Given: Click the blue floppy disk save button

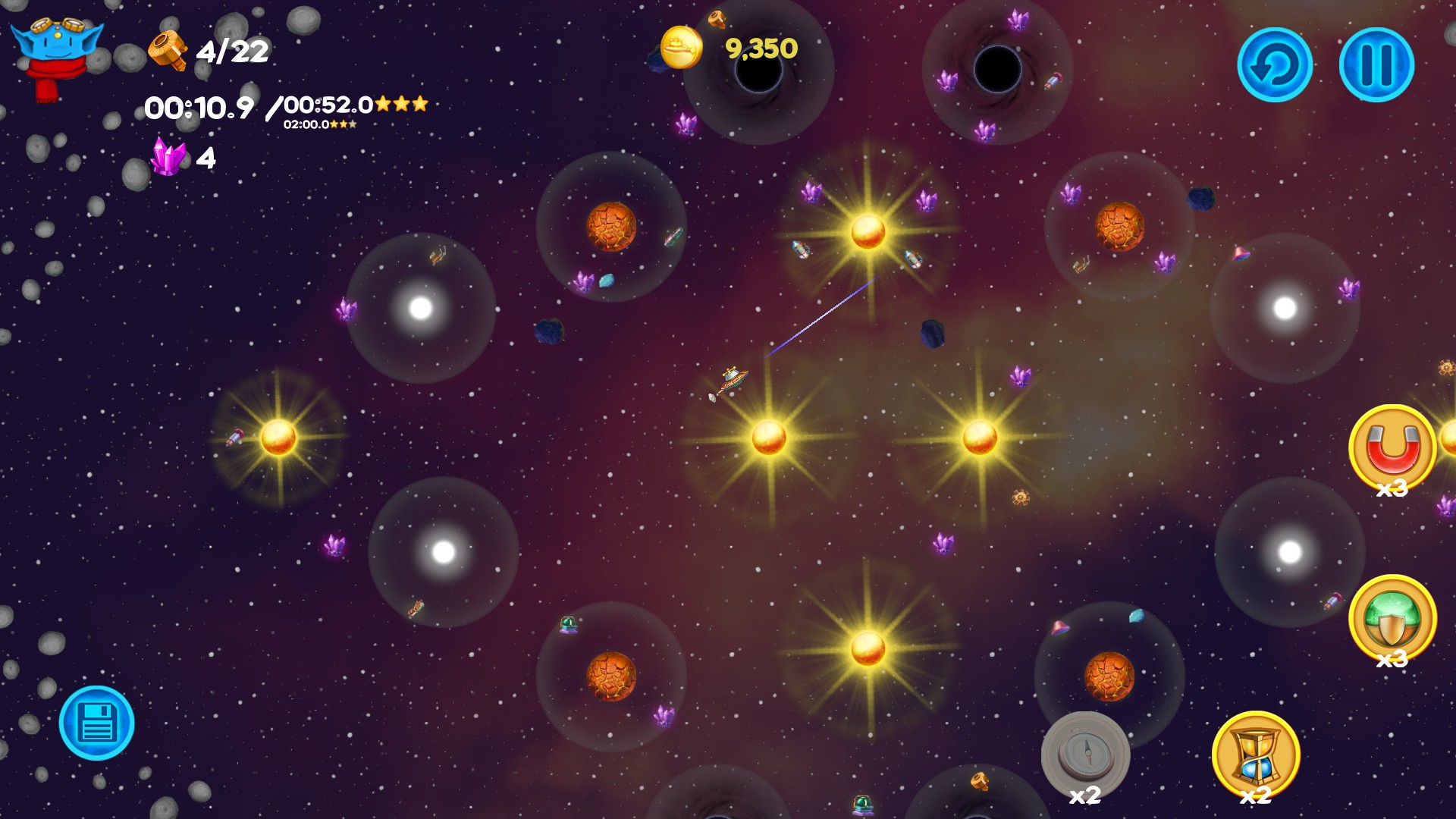Looking at the screenshot, I should (97, 723).
